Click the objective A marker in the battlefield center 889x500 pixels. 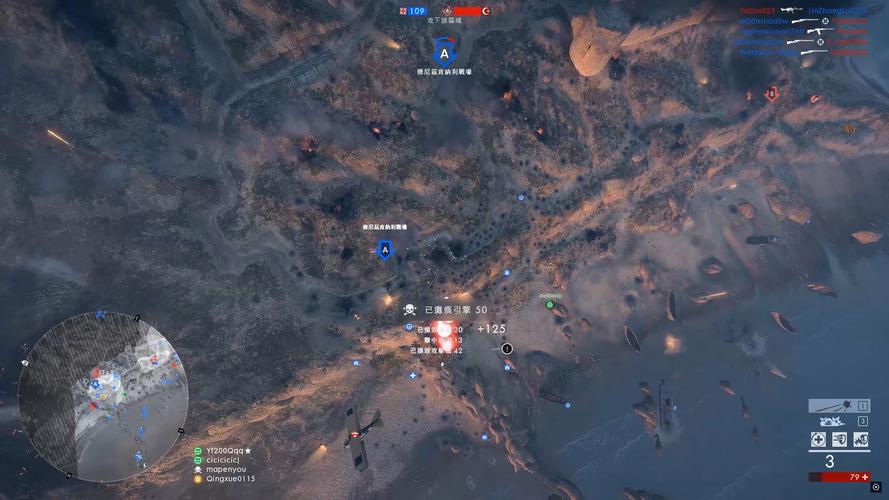385,250
